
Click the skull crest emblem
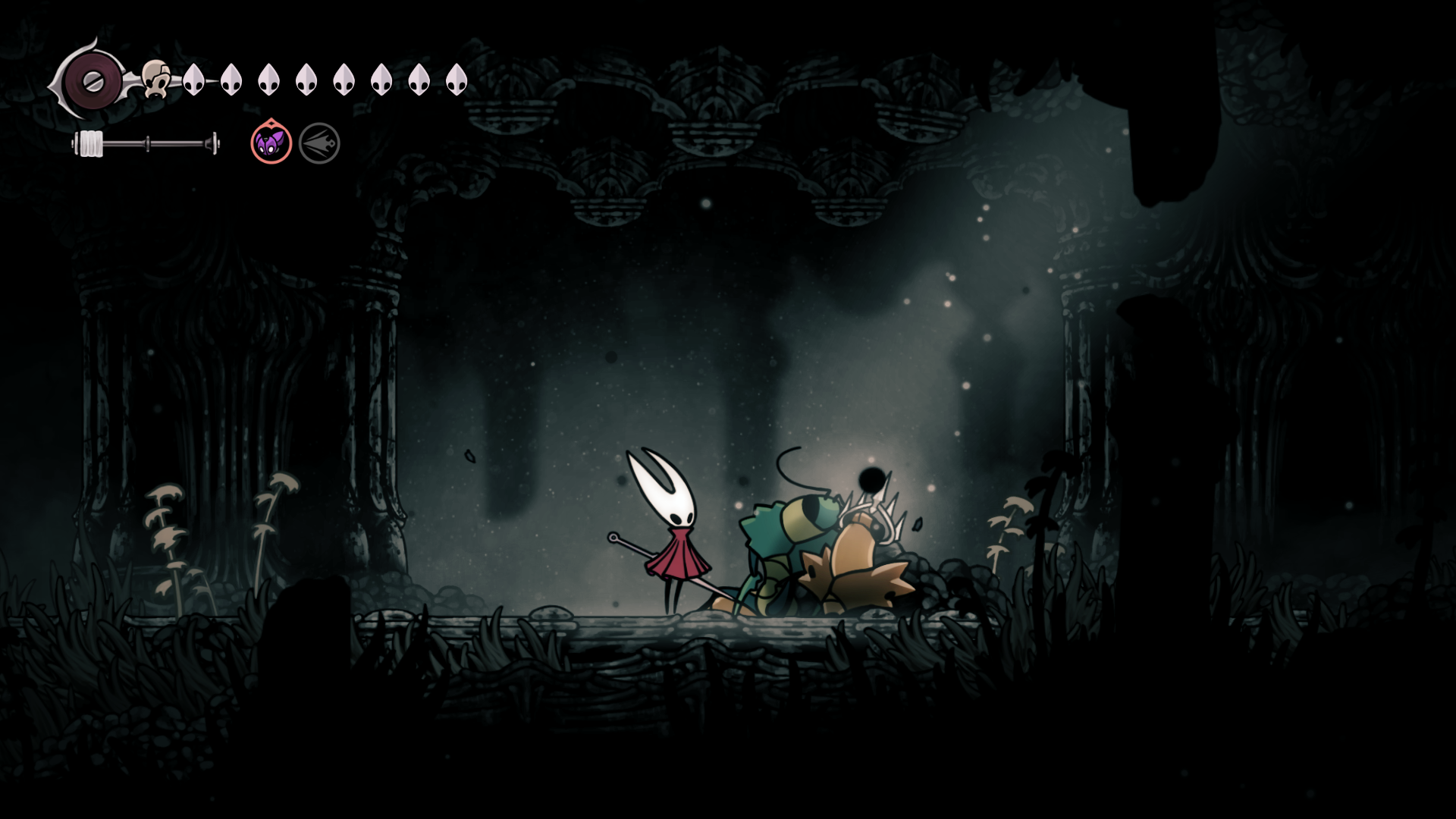157,79
